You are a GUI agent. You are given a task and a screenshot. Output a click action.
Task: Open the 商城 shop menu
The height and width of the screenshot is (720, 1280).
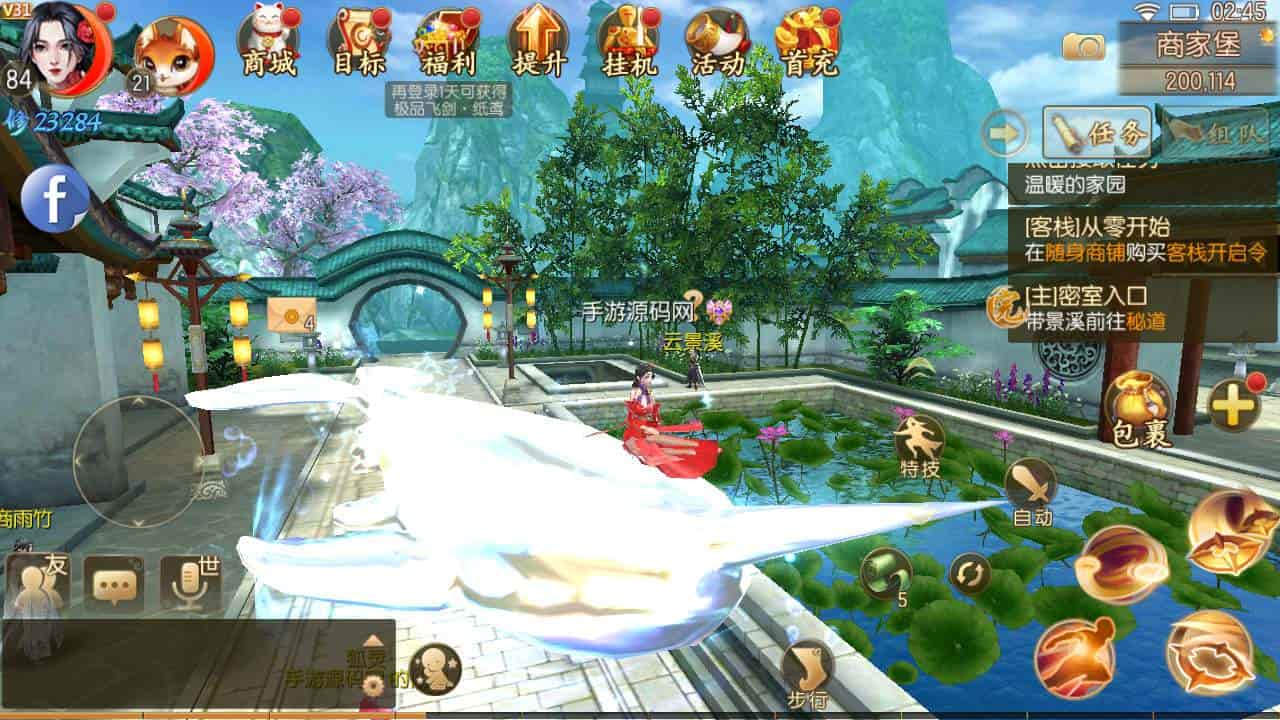tap(268, 45)
